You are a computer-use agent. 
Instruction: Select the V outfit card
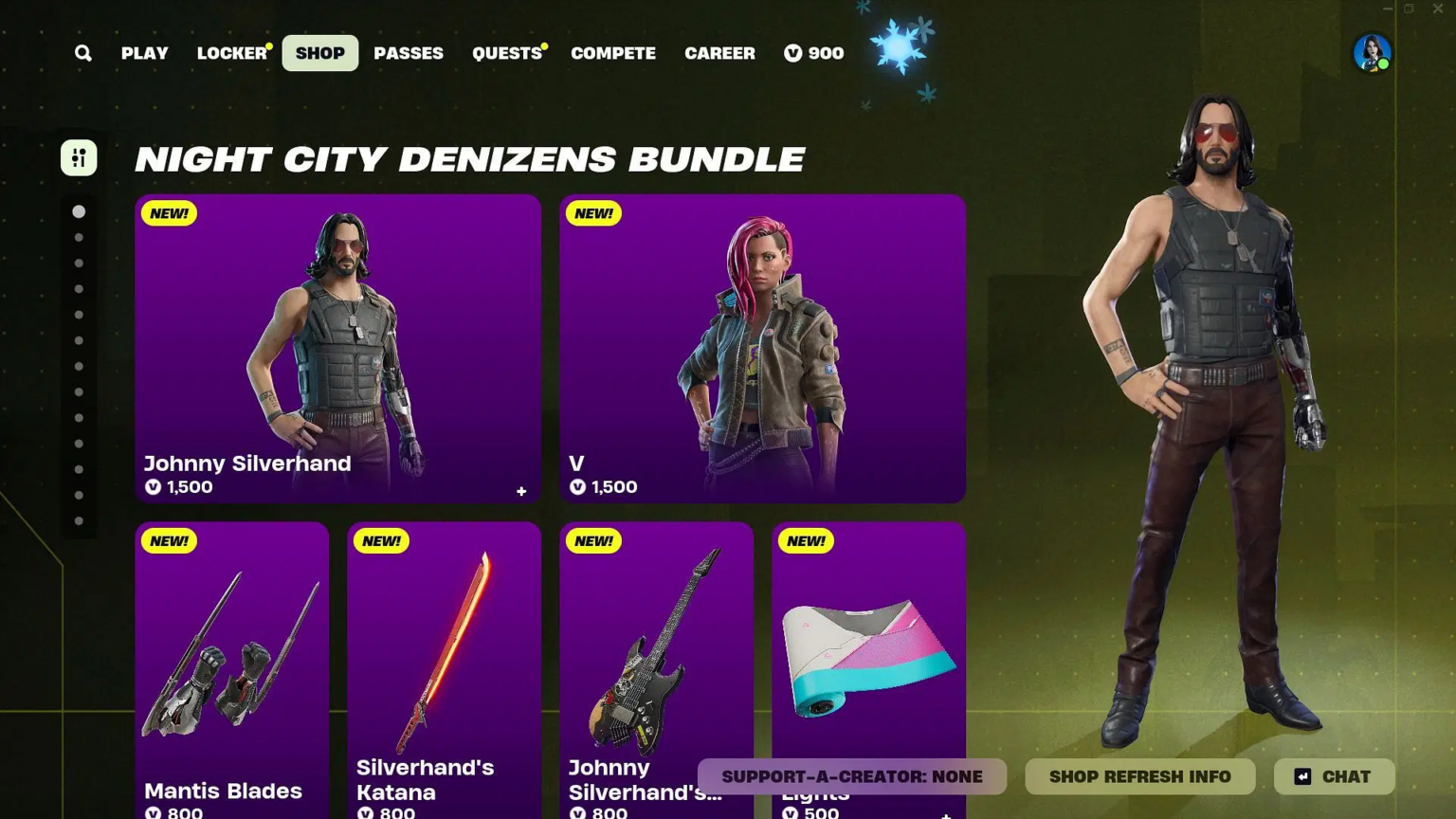coord(761,348)
